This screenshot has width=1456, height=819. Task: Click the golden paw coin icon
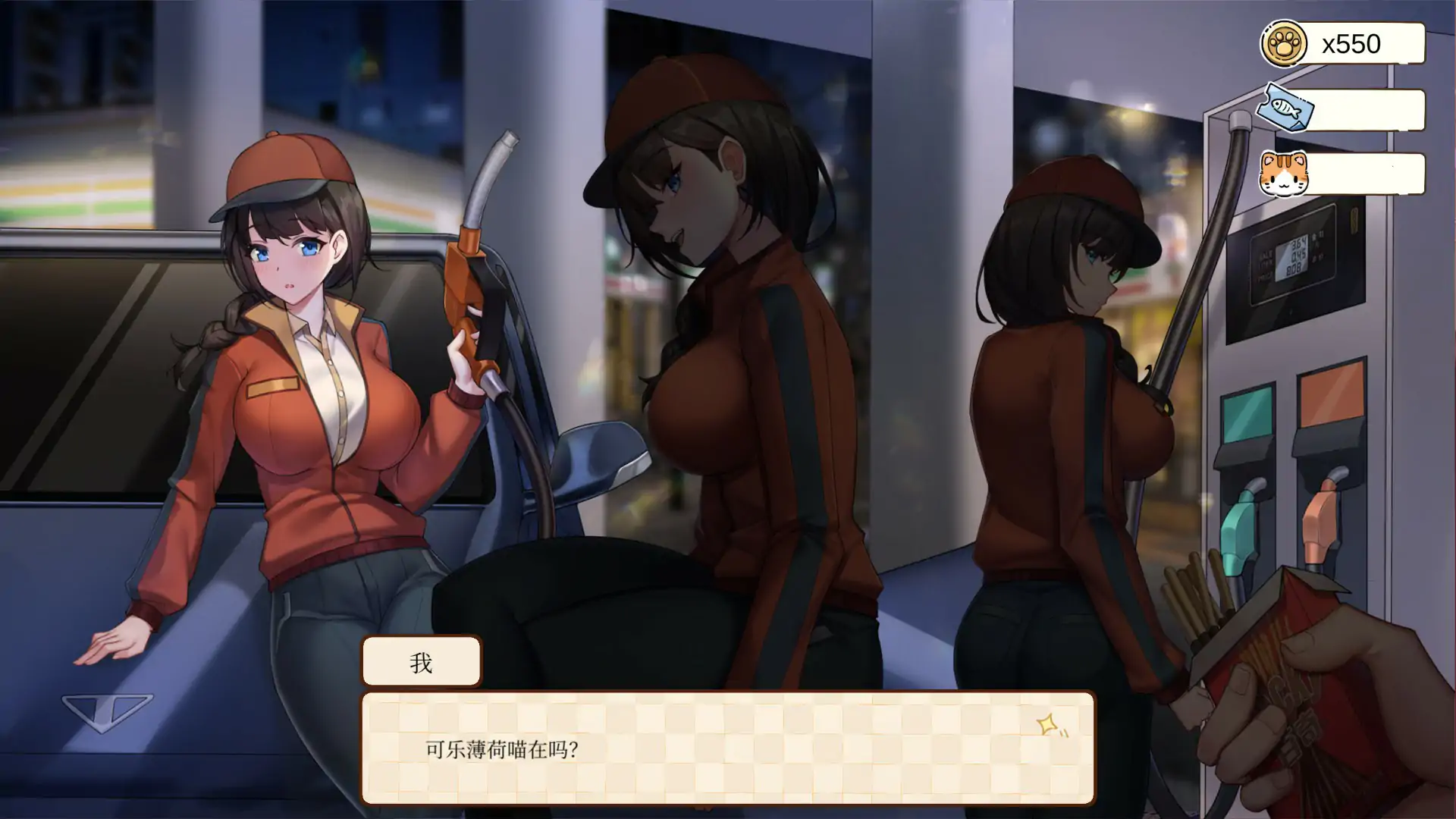pyautogui.click(x=1283, y=43)
